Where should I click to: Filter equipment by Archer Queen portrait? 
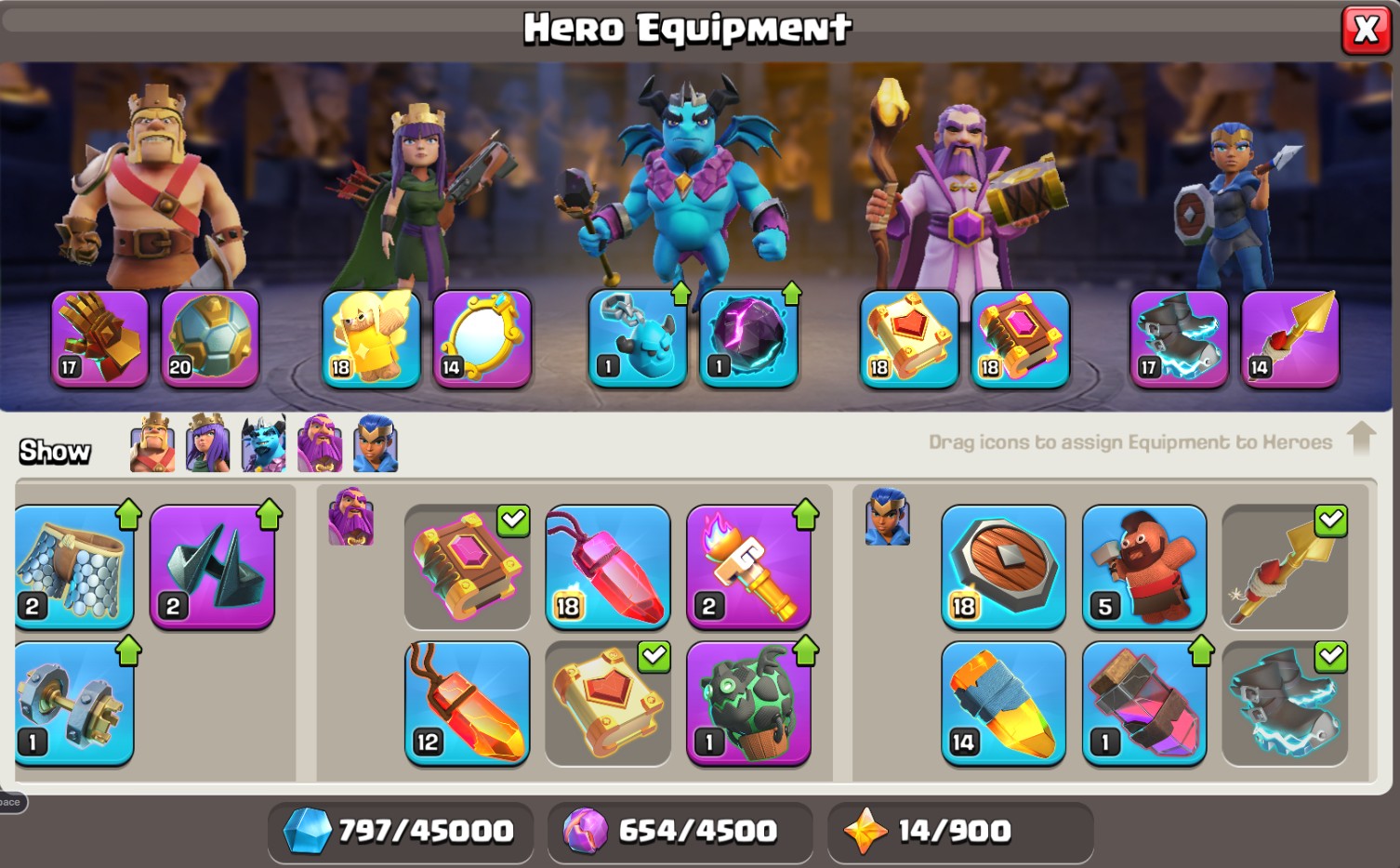208,443
